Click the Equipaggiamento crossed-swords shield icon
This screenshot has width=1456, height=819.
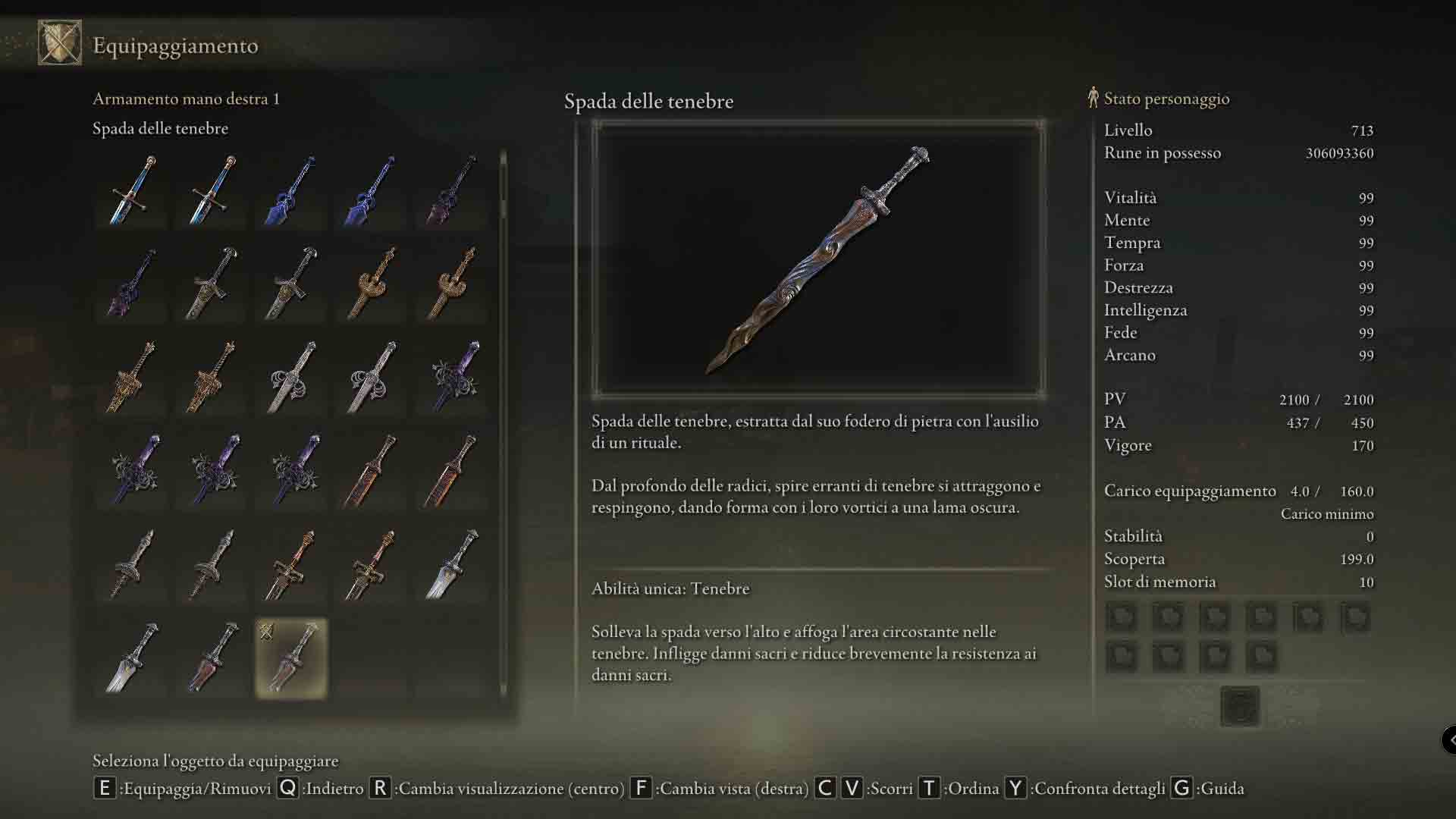coord(60,43)
